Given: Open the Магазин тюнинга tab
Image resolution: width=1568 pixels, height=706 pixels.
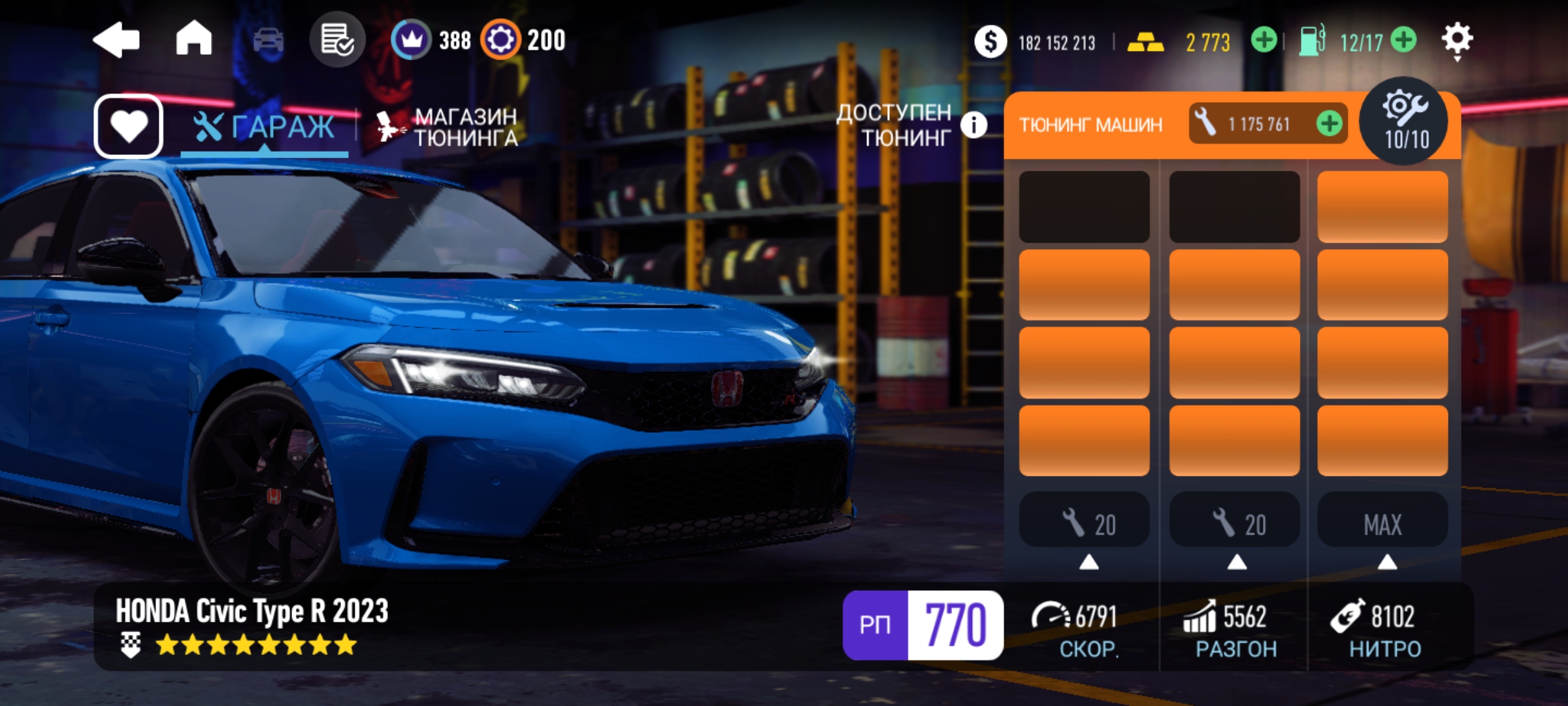Looking at the screenshot, I should [448, 127].
